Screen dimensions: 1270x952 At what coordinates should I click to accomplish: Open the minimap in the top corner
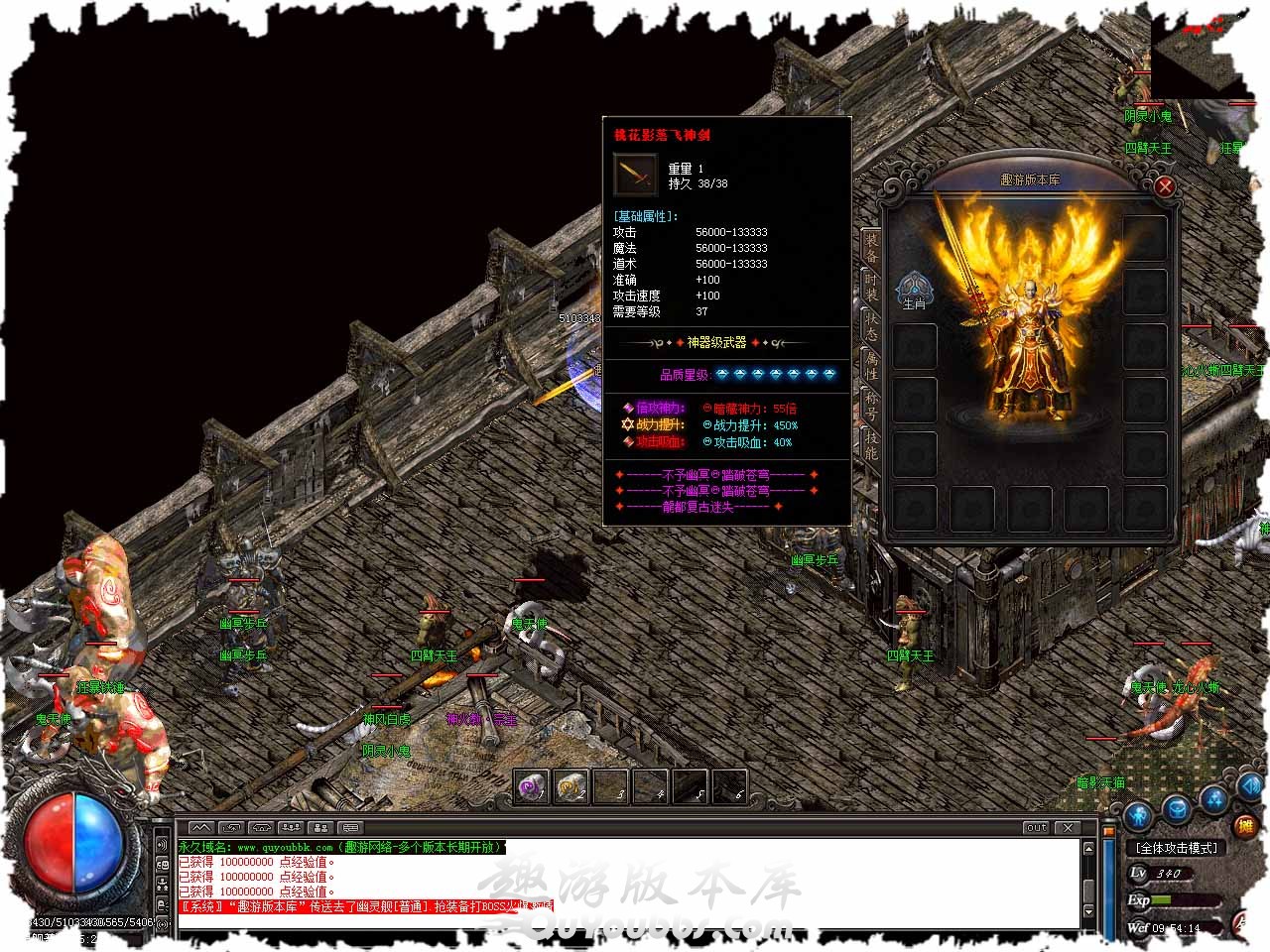[x=1202, y=55]
